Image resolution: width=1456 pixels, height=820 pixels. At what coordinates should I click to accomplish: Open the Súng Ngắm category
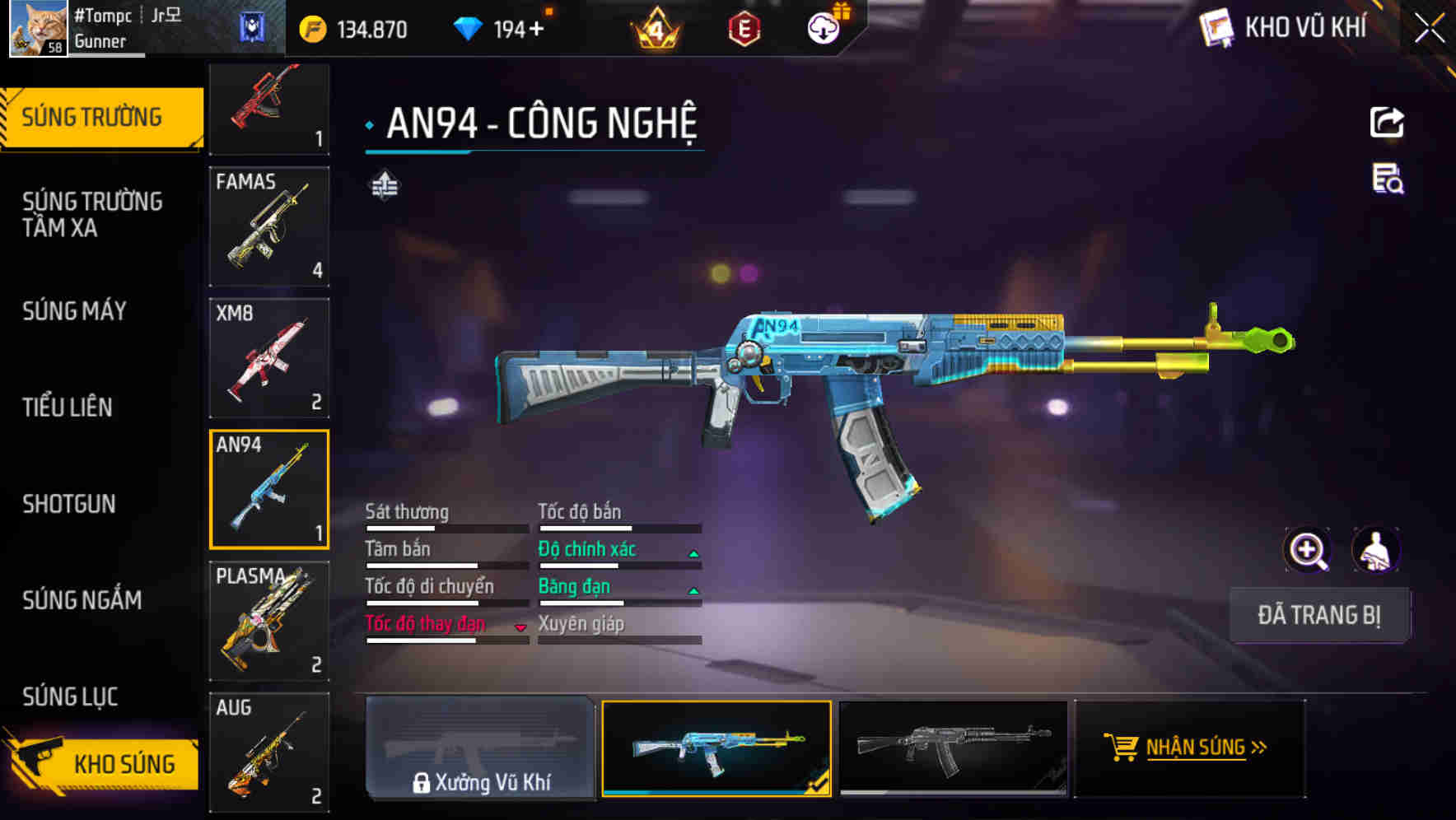coord(82,600)
